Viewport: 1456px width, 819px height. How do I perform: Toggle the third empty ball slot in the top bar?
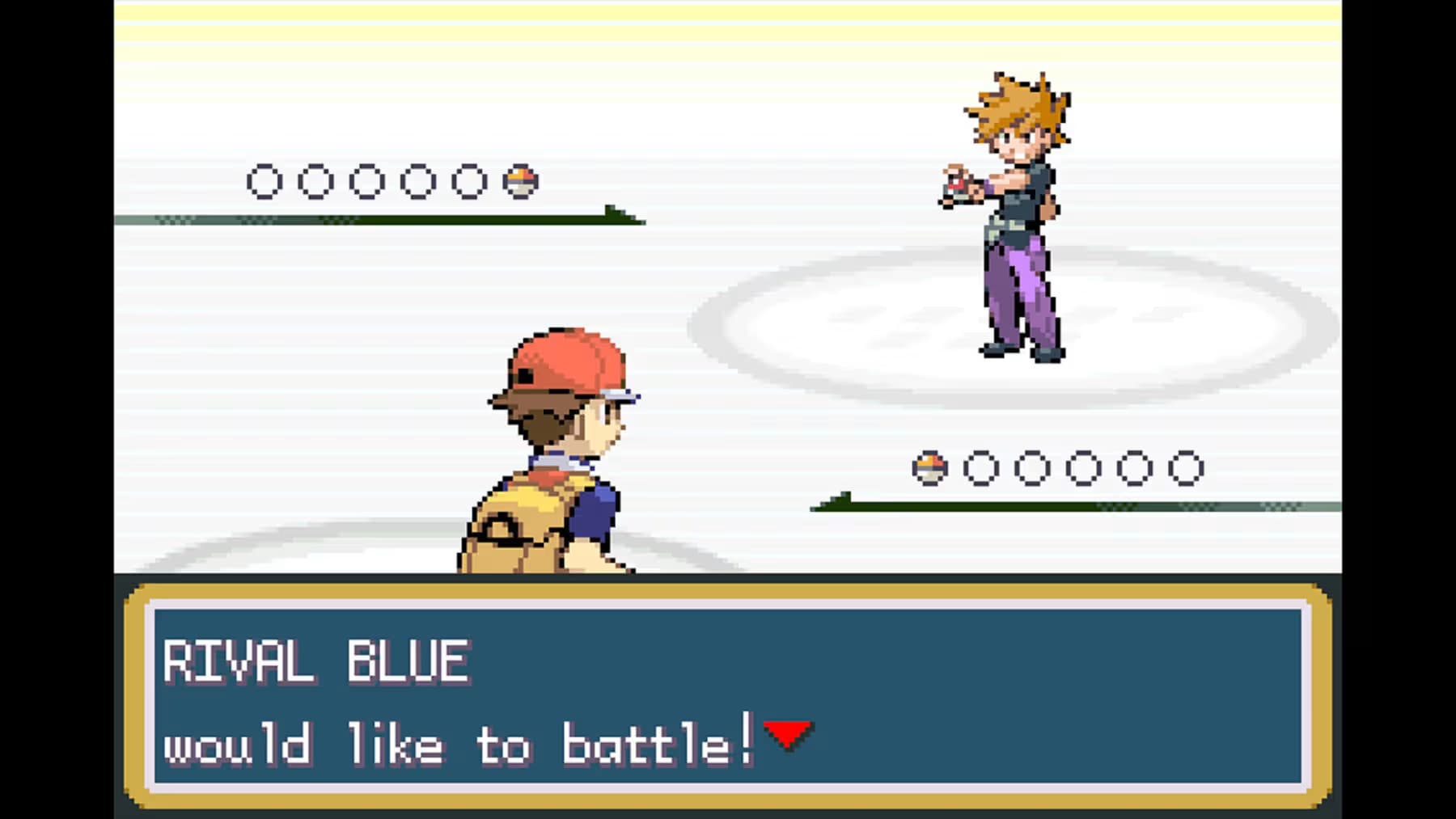click(x=366, y=179)
